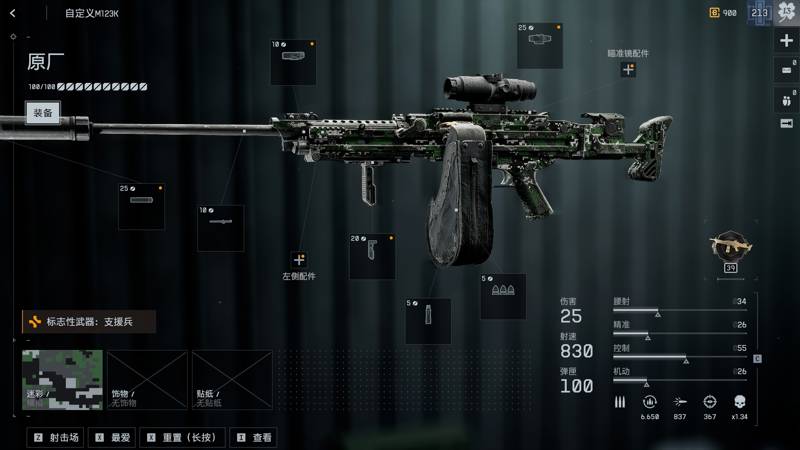Viewport: 800px width, 450px height.
Task: Add a 左侧配件 left-side accessory
Action: [299, 260]
